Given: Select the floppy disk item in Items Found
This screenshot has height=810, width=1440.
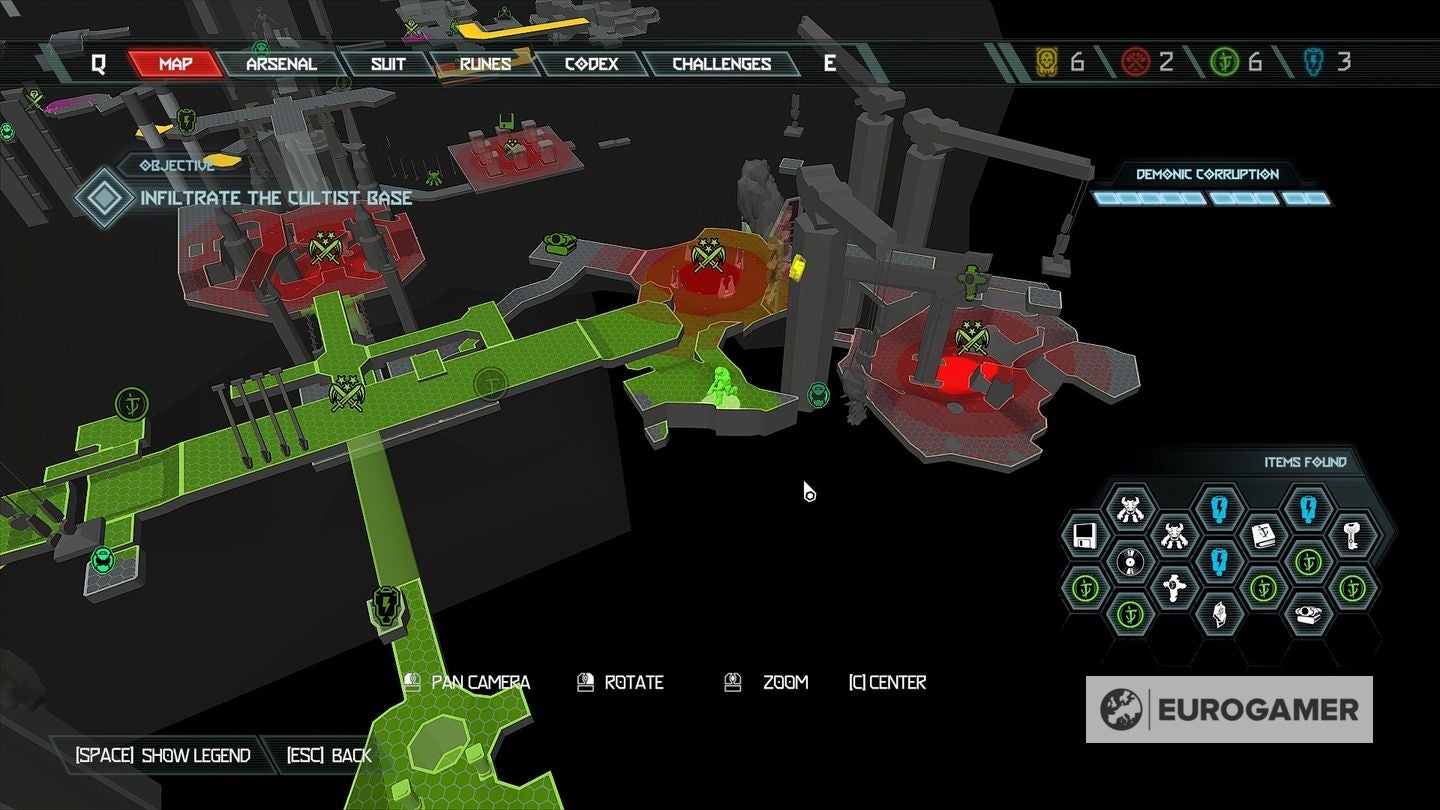Looking at the screenshot, I should [x=1085, y=537].
